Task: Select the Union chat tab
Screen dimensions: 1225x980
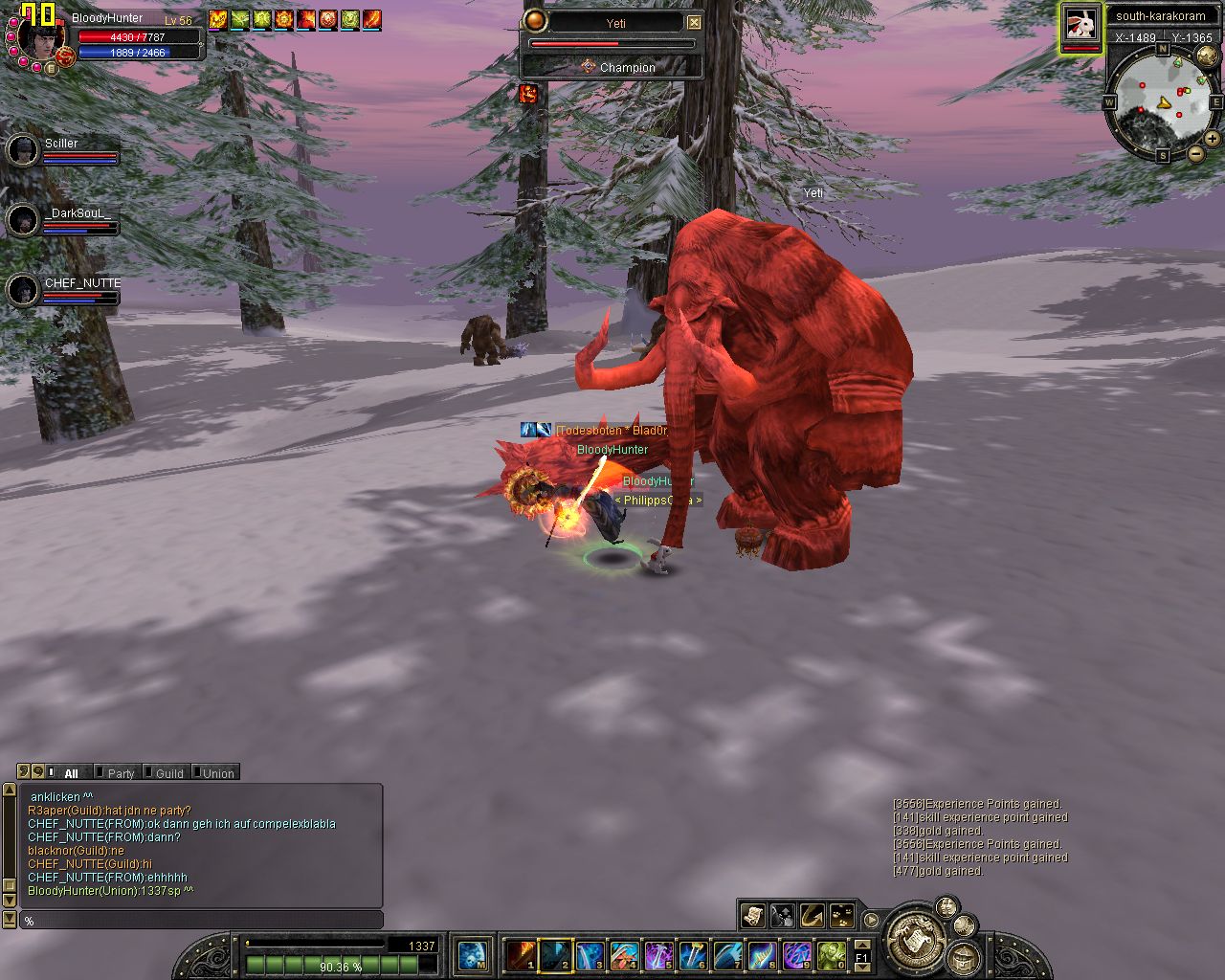Action: [216, 773]
